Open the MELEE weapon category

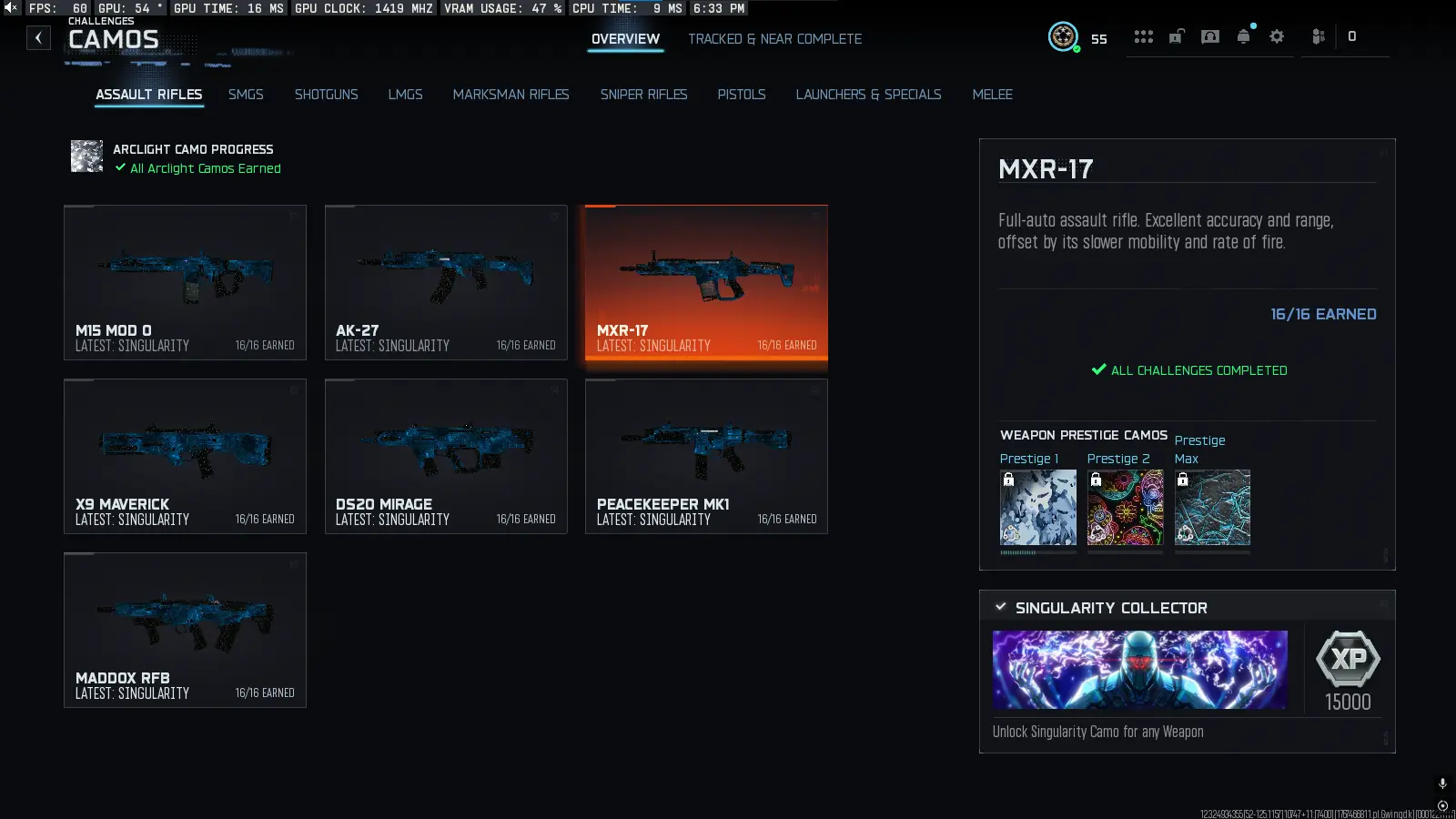(x=992, y=94)
